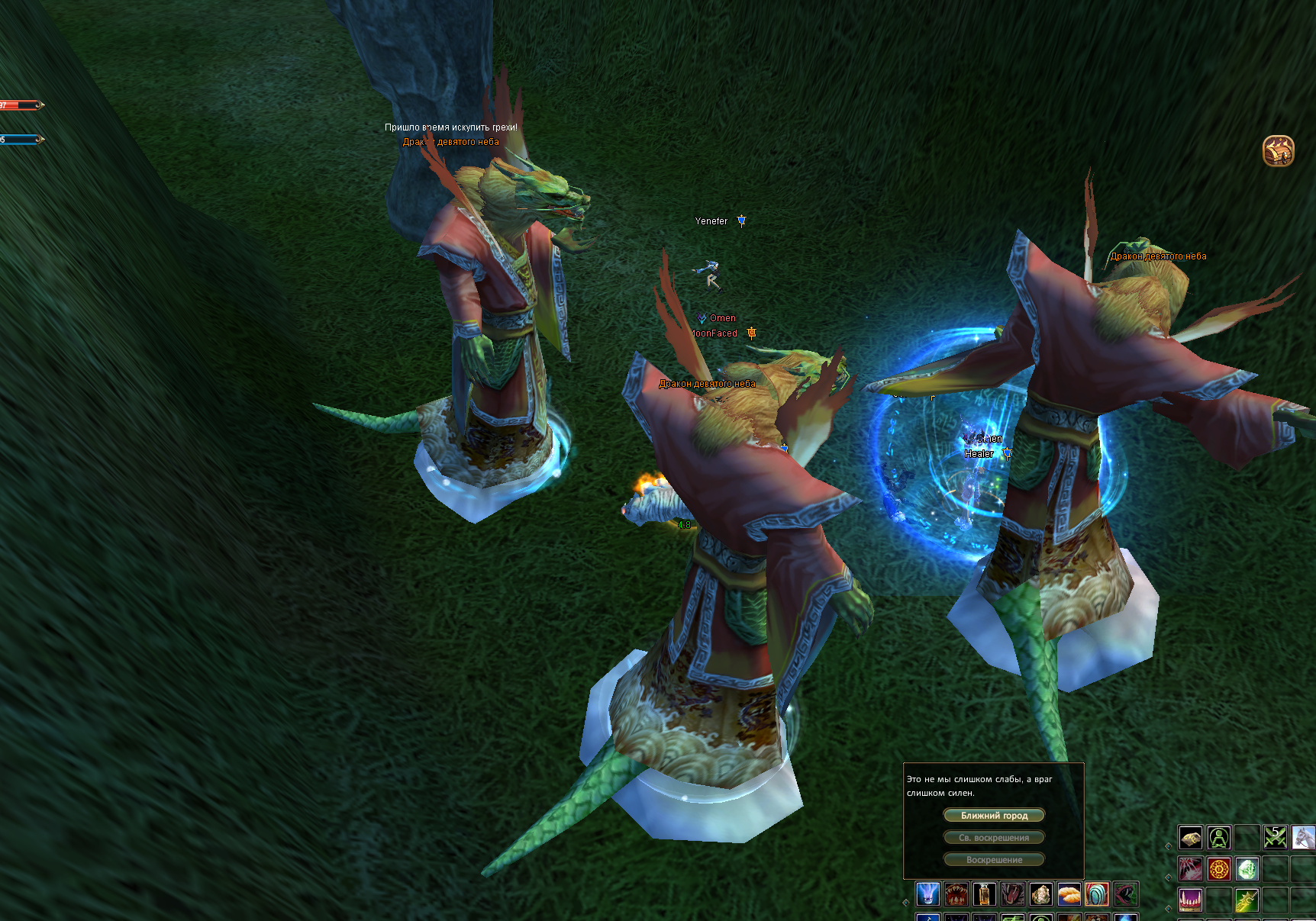Activate the blue ghost skull skill
This screenshot has width=1316, height=921.
pos(927,894)
